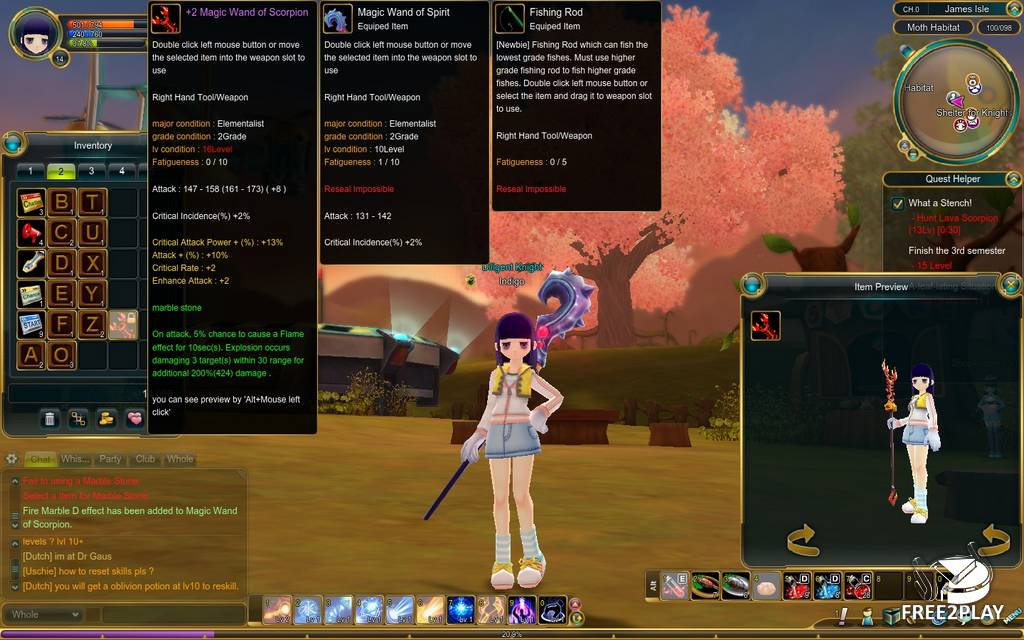
Task: Switch to the Club chat tab
Action: pos(145,459)
